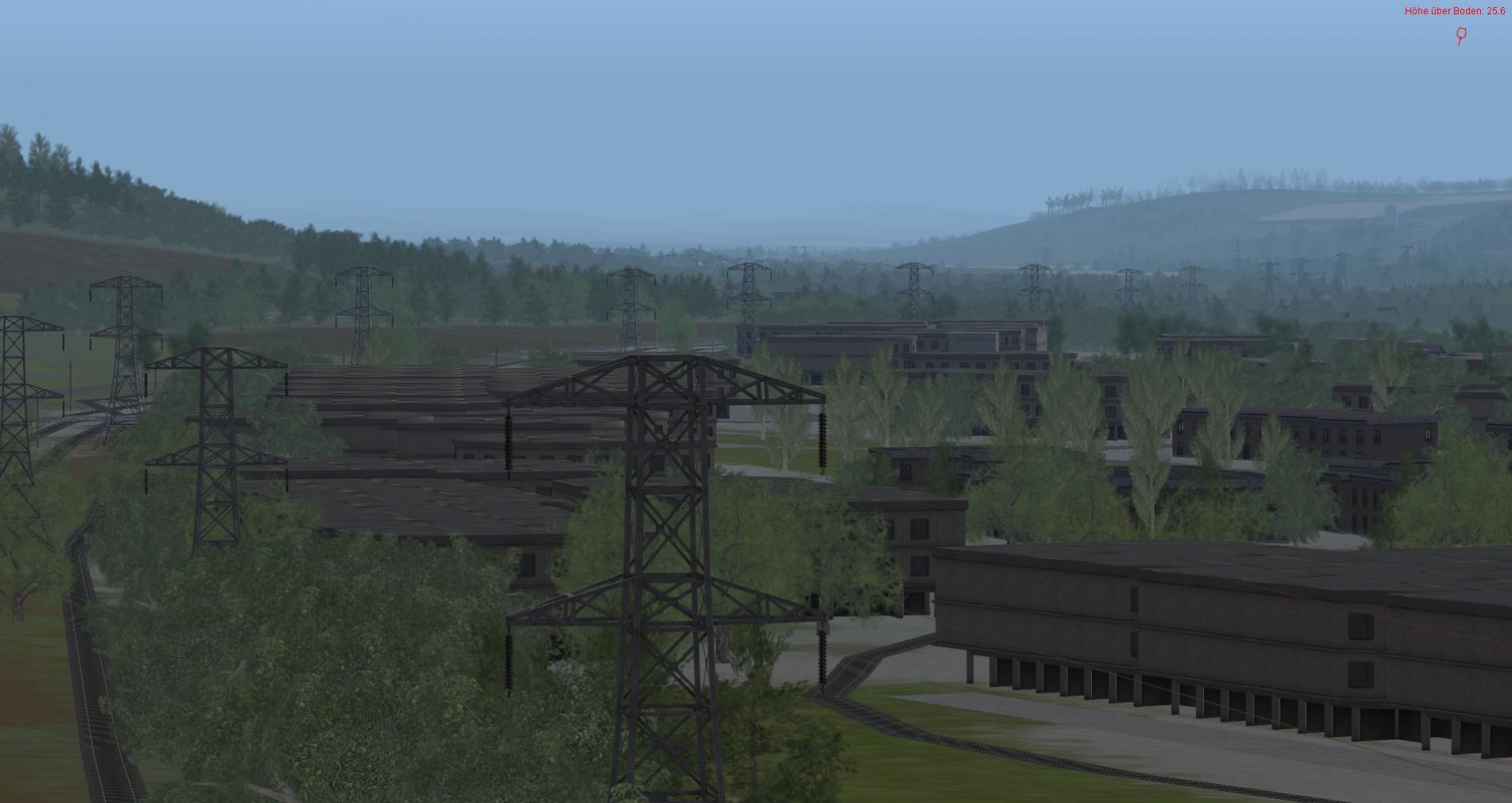The width and height of the screenshot is (1512, 803).
Task: Click the red pushpin icon
Action: click(x=1461, y=35)
